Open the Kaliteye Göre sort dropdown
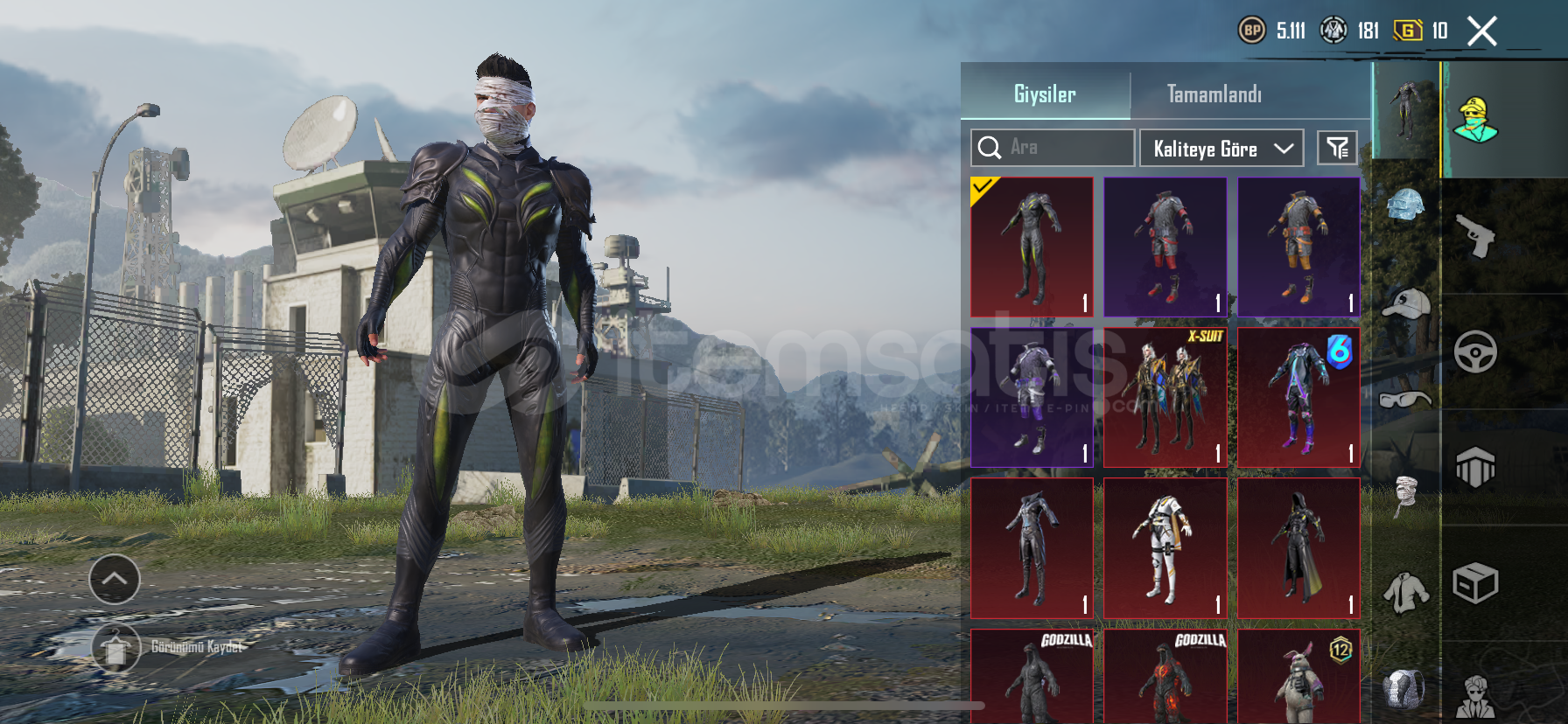 (x=1221, y=149)
